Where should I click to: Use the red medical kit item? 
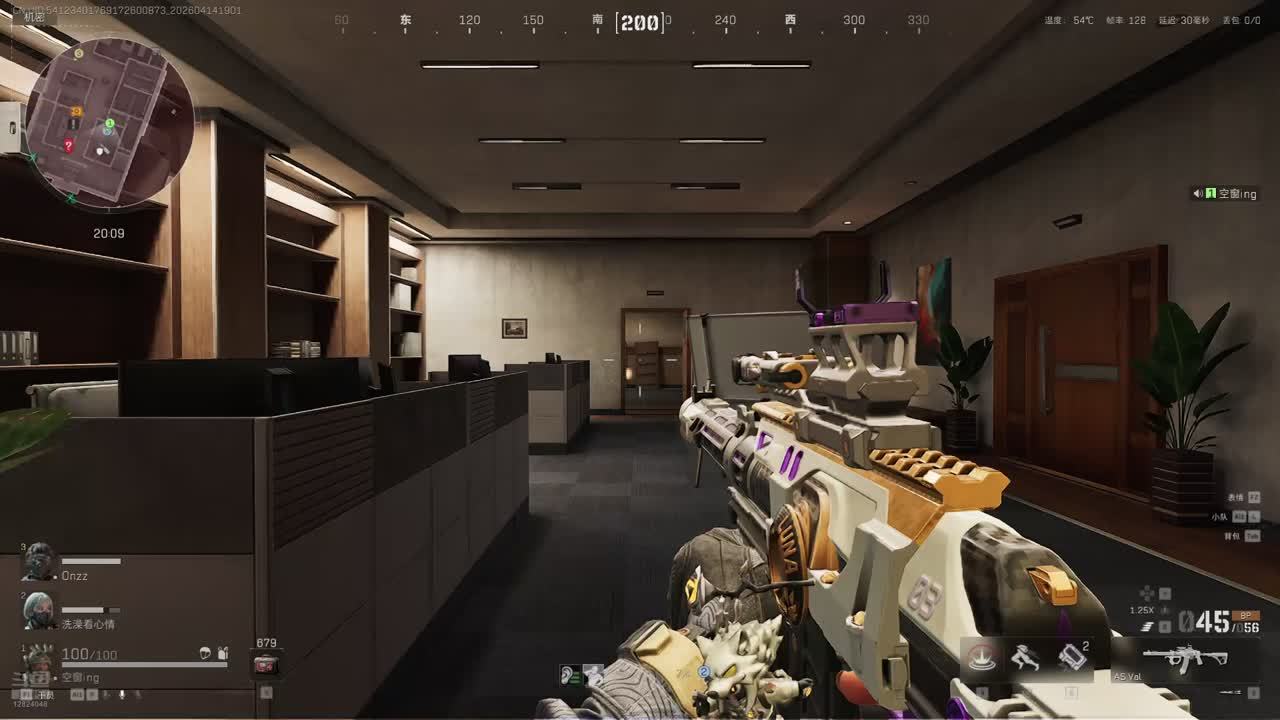[266, 664]
